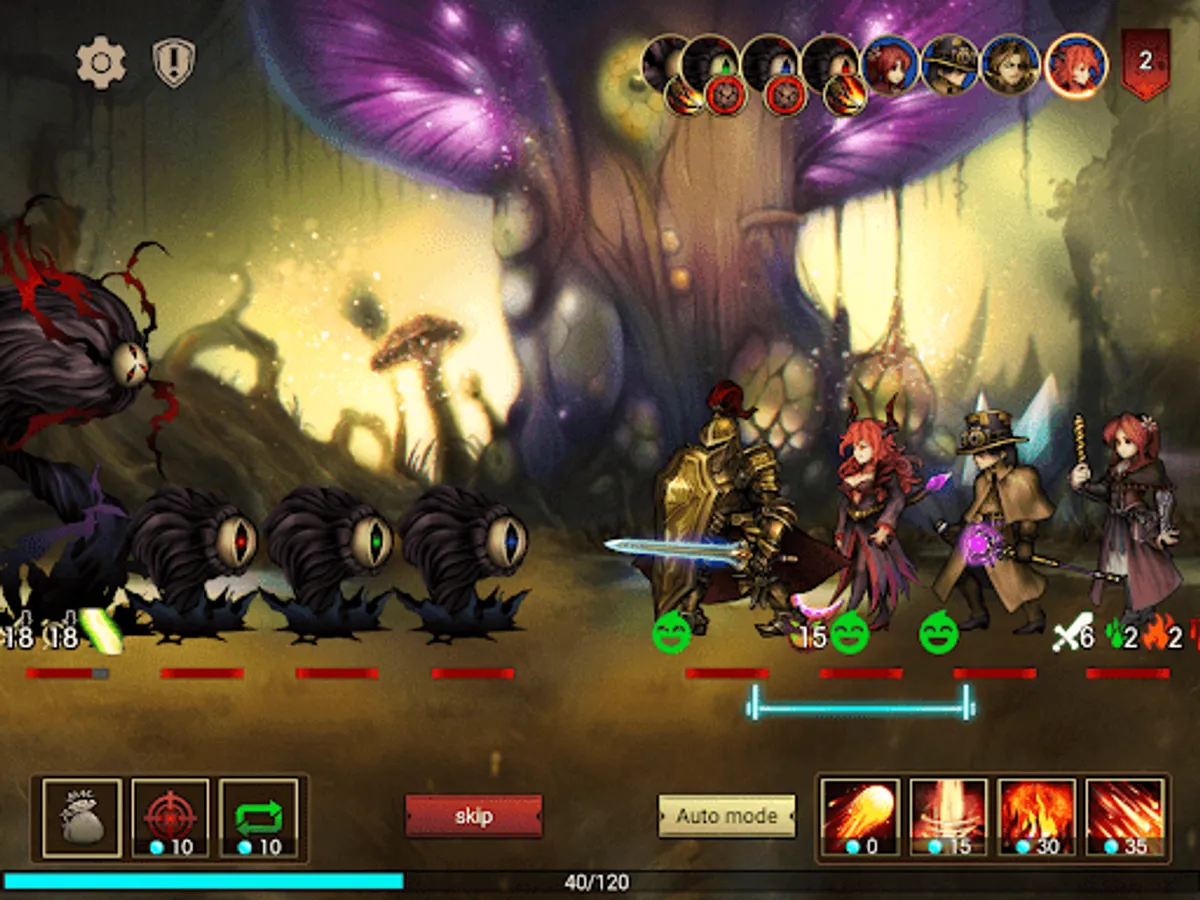Toggle Auto mode
The image size is (1200, 900).
coord(726,816)
